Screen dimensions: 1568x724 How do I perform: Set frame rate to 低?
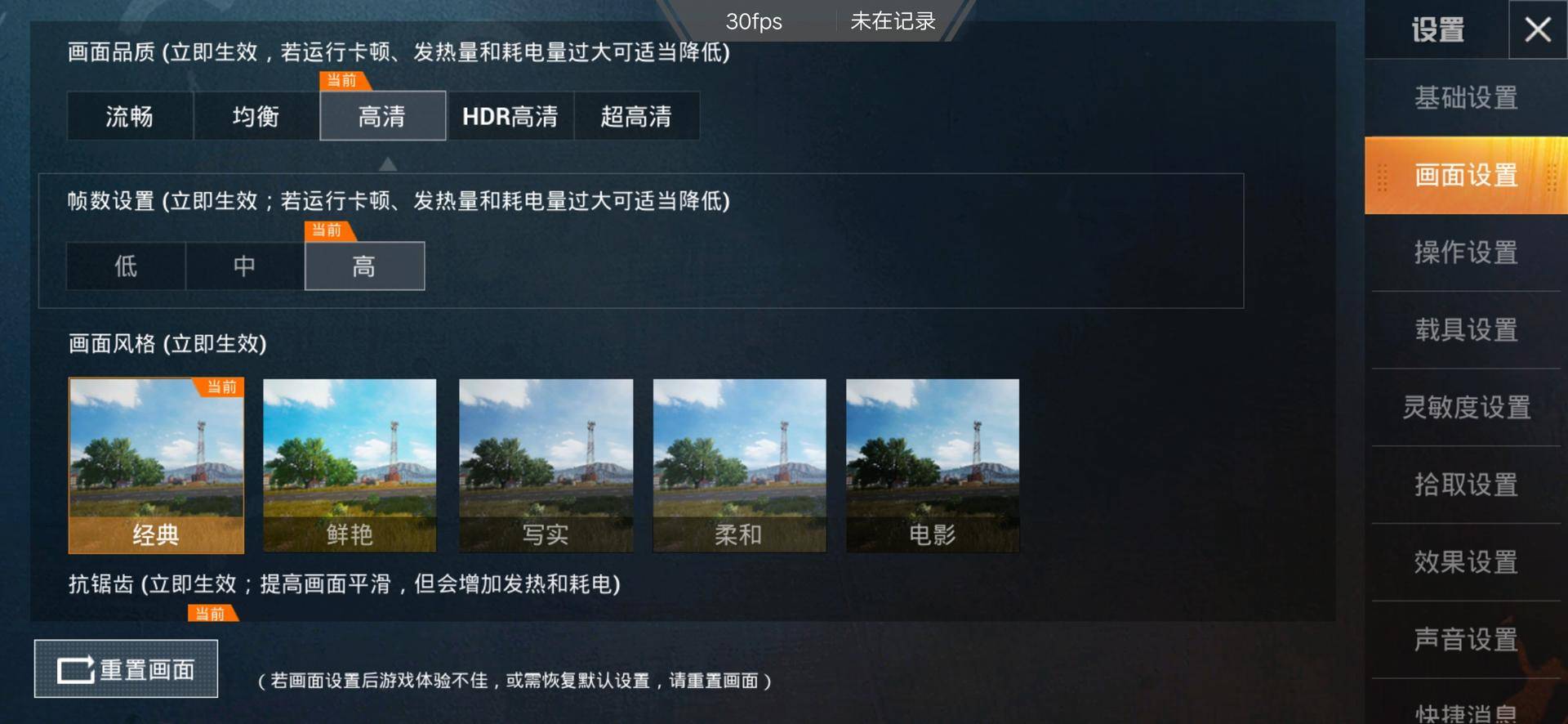[124, 266]
